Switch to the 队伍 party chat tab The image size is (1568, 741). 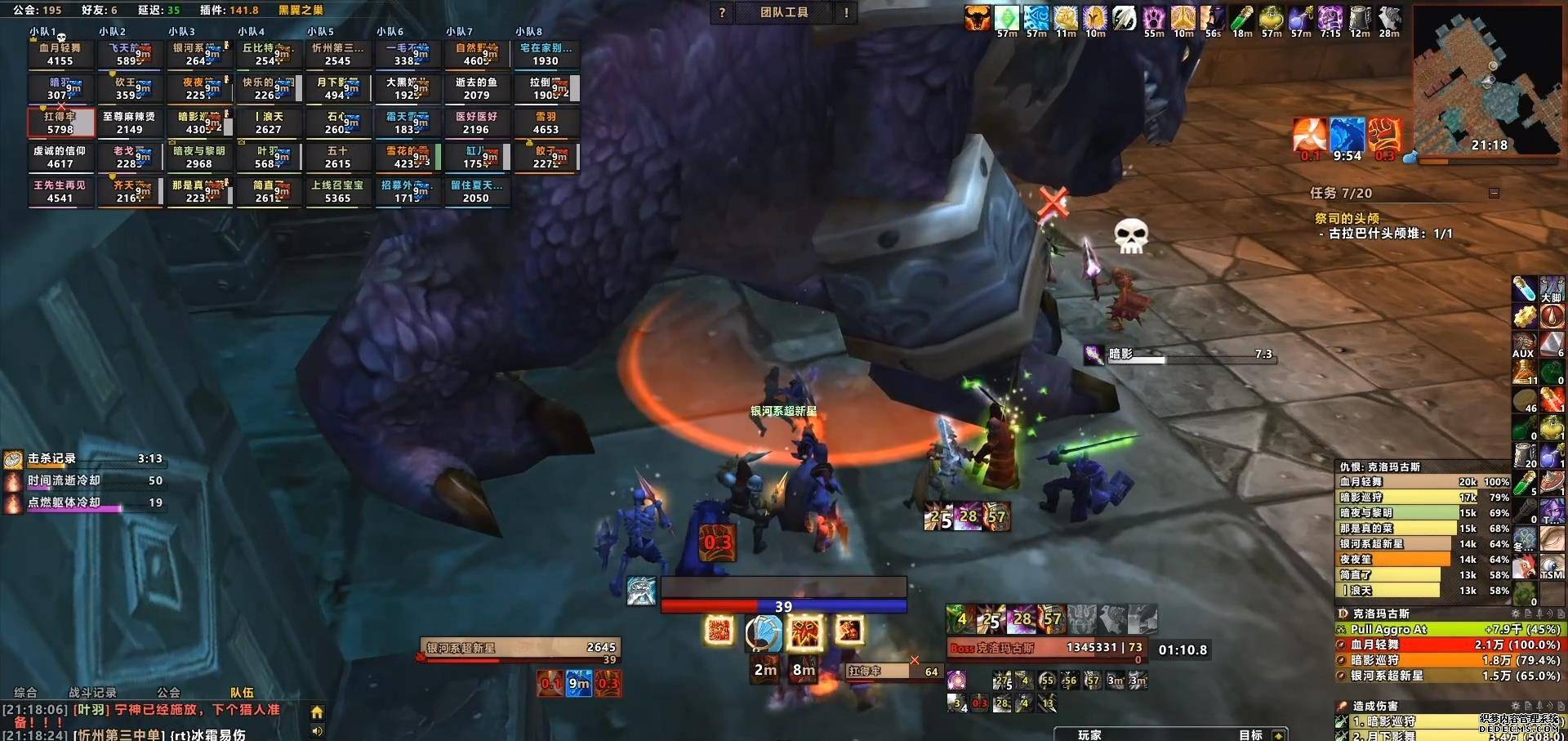pyautogui.click(x=242, y=692)
